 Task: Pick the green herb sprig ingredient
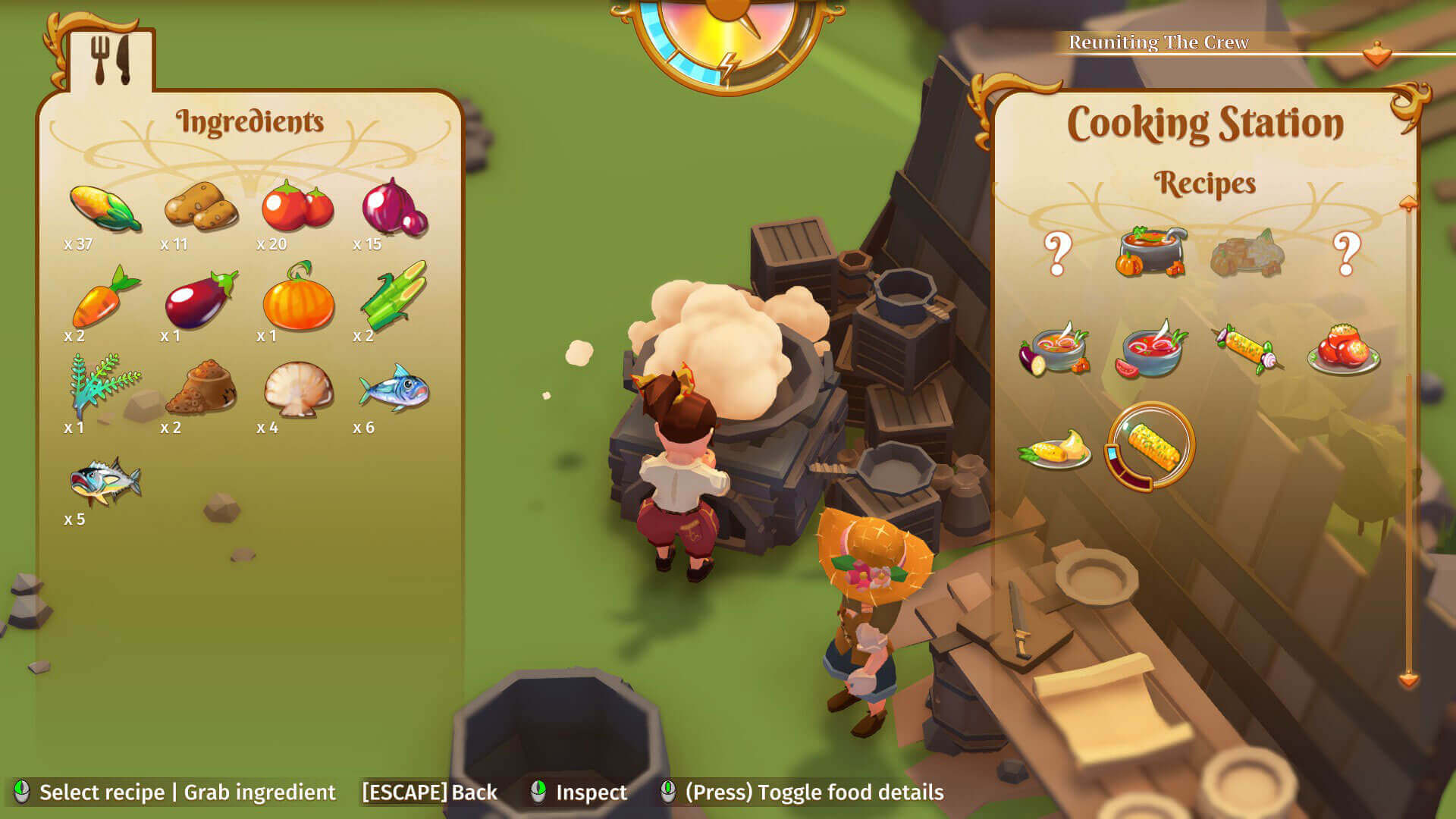point(105,386)
